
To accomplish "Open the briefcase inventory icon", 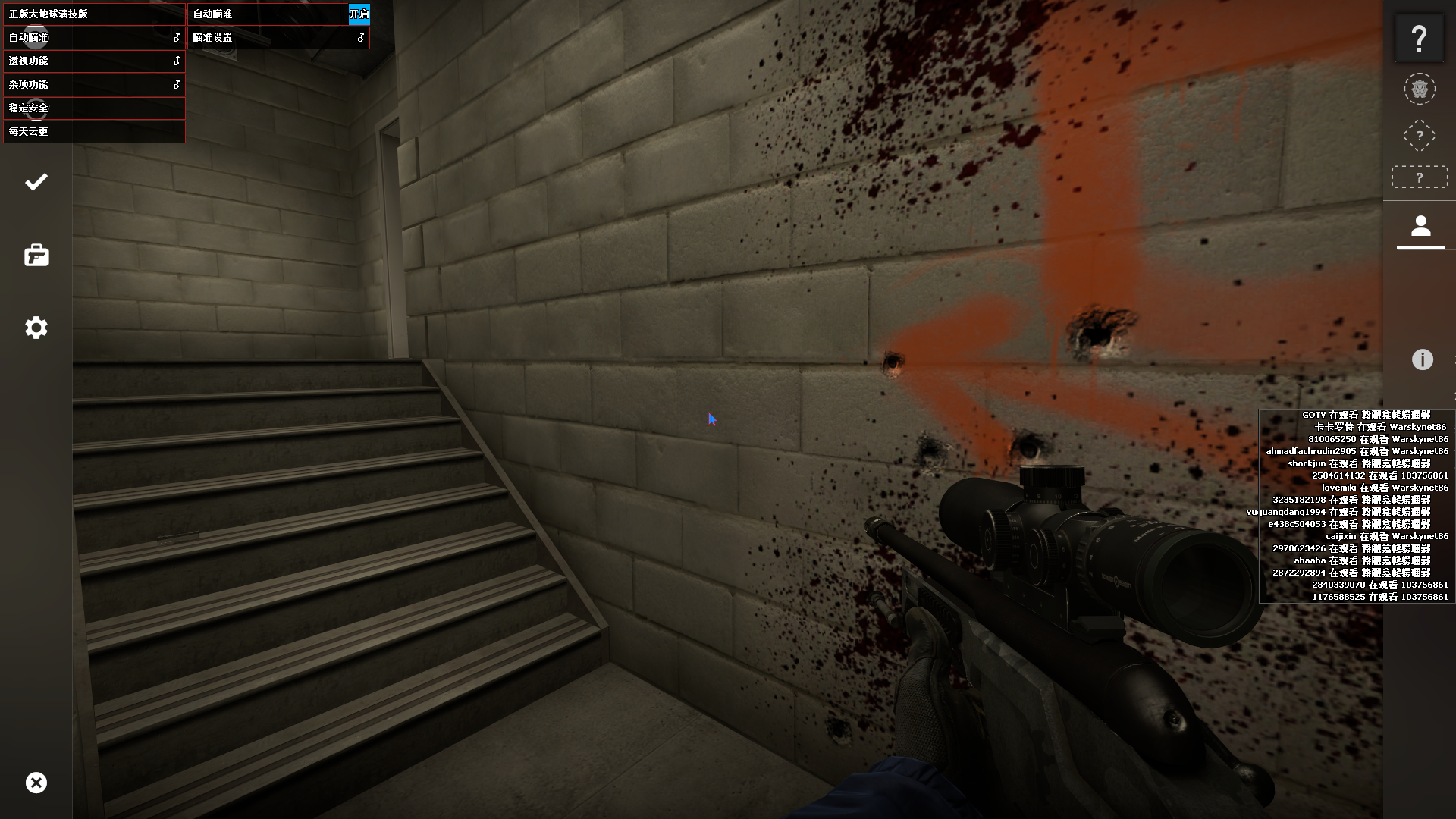I will point(36,256).
